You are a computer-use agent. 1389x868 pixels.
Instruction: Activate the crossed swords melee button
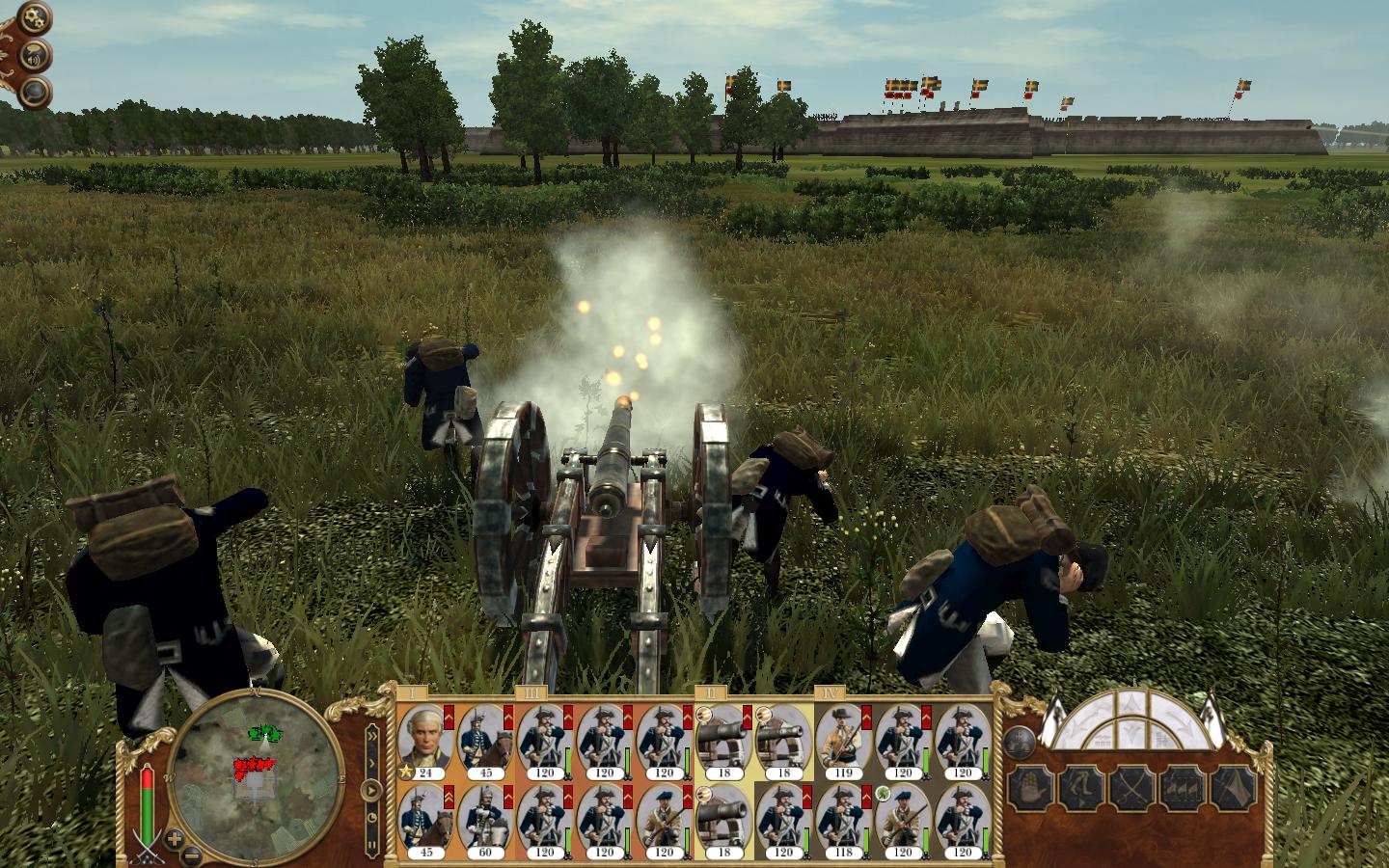(x=1131, y=788)
